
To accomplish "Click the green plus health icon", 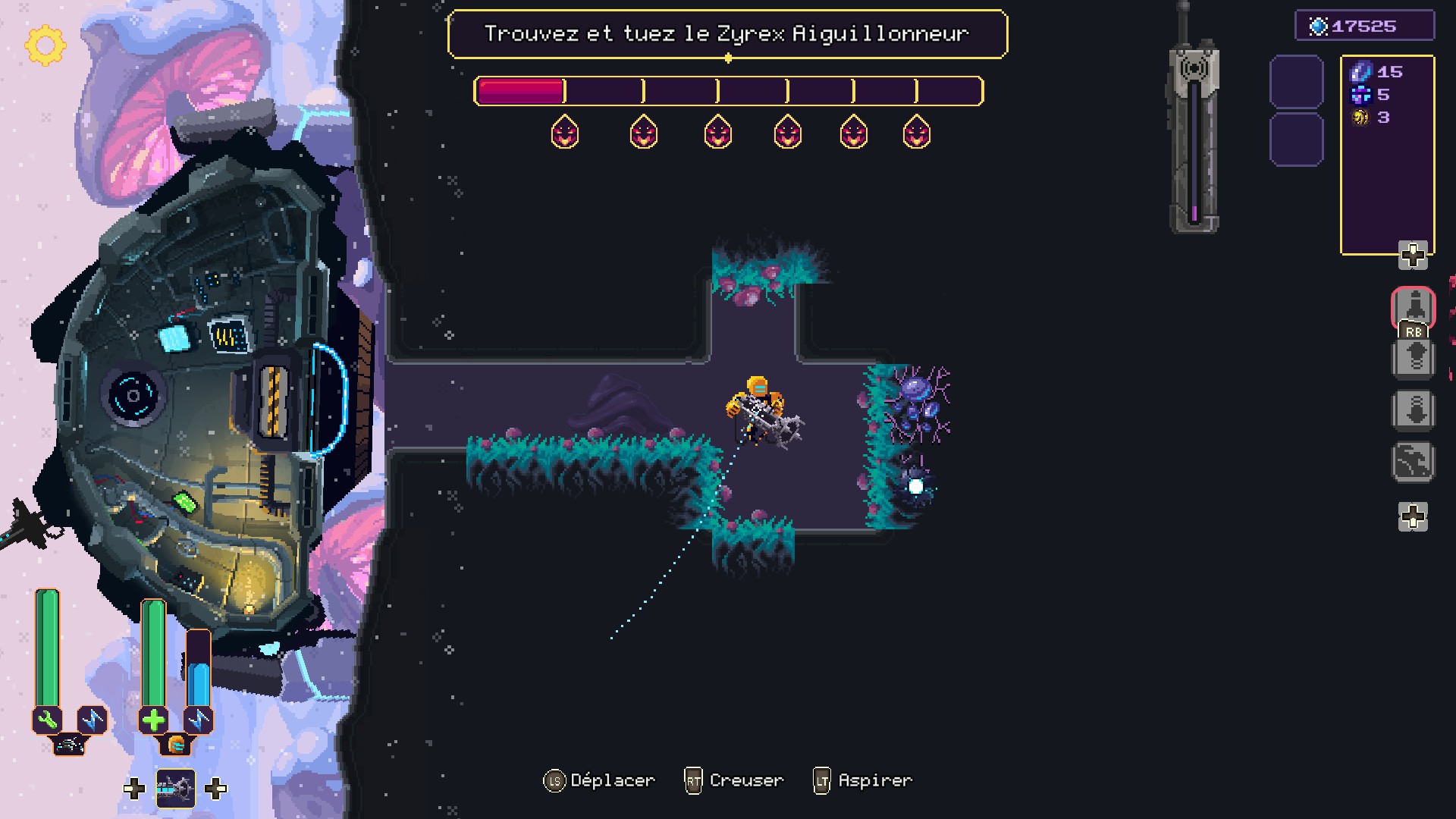I will click(153, 720).
